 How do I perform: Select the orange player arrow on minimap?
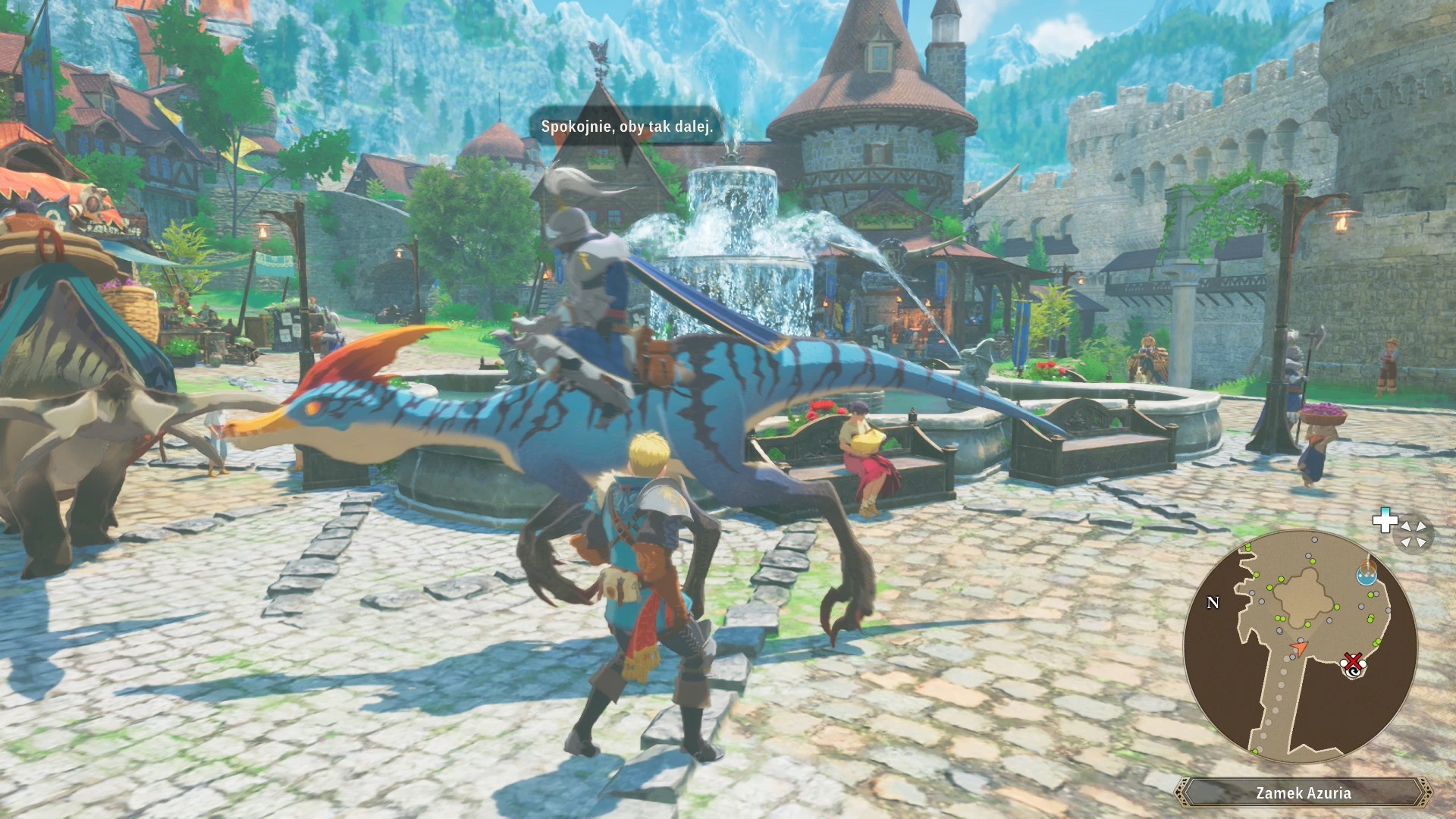(x=1300, y=648)
